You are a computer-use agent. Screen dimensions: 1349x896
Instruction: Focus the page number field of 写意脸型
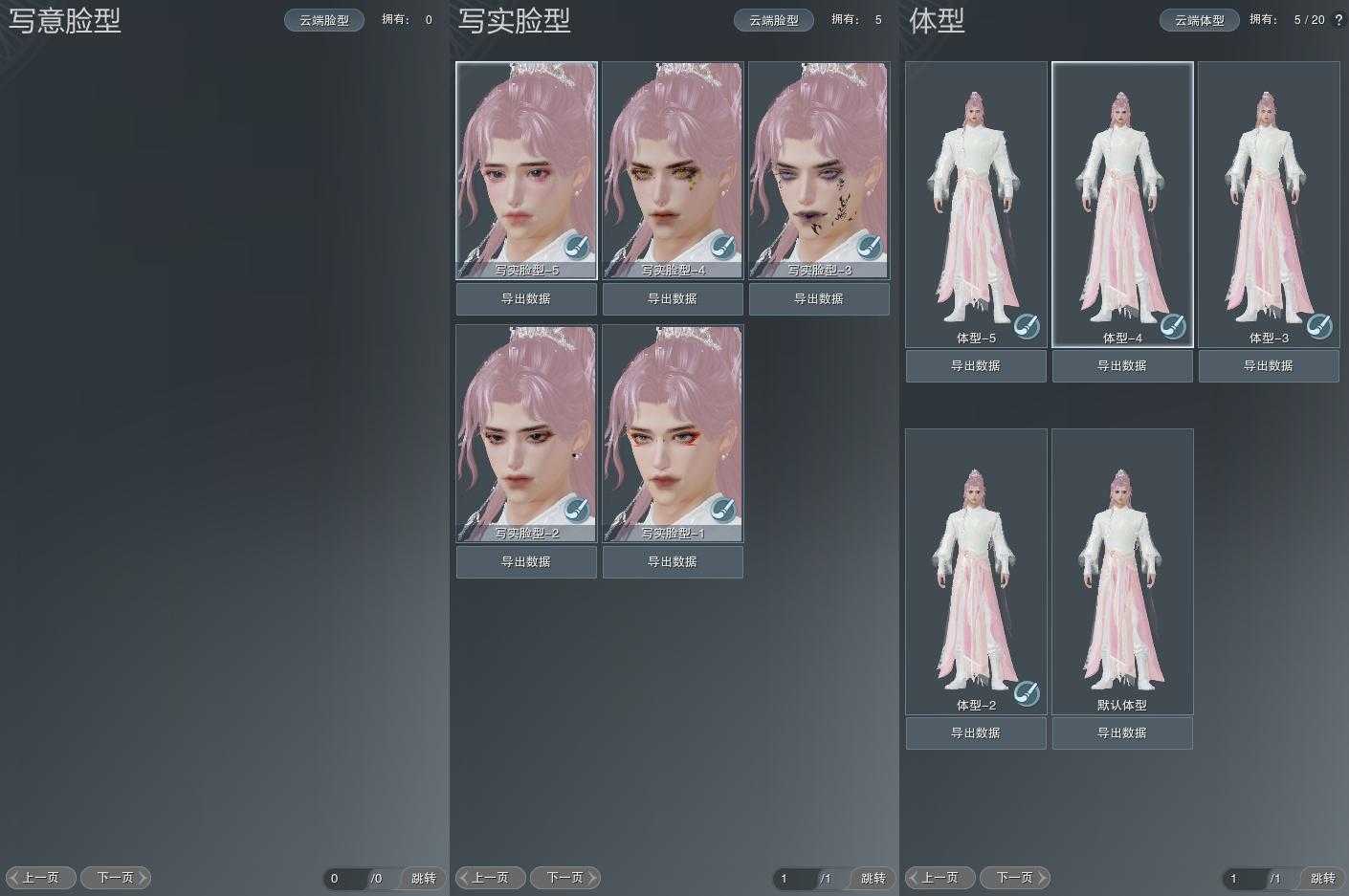pyautogui.click(x=345, y=878)
